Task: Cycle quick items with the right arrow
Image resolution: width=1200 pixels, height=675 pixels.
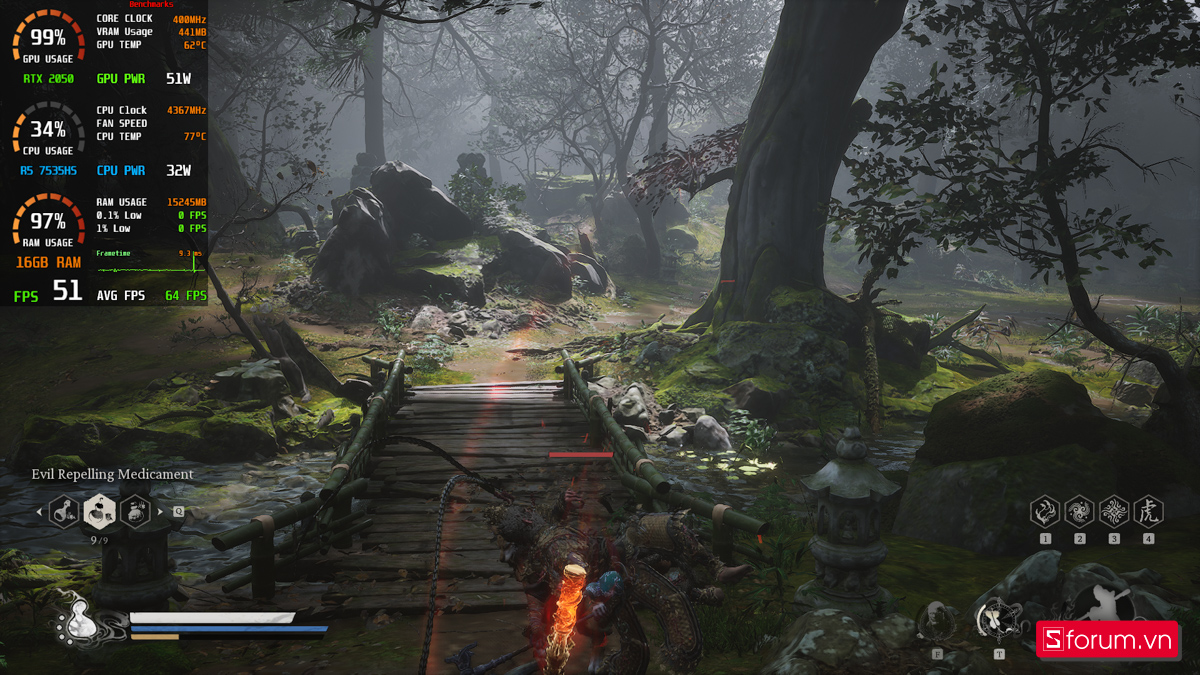Action: point(160,512)
